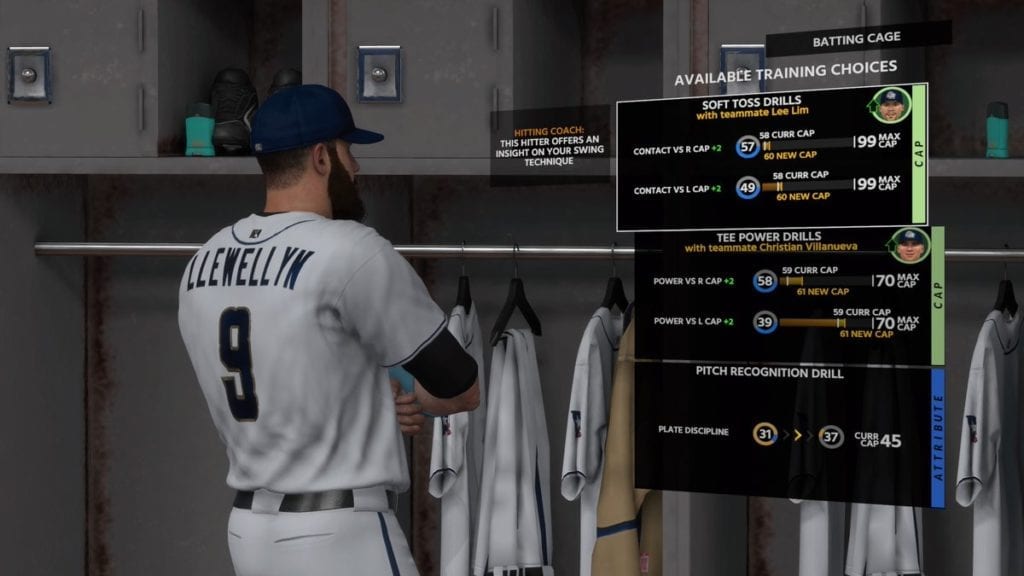Viewport: 1024px width, 576px height.
Task: Click Lee Lim's teammate portrait
Action: pos(890,104)
